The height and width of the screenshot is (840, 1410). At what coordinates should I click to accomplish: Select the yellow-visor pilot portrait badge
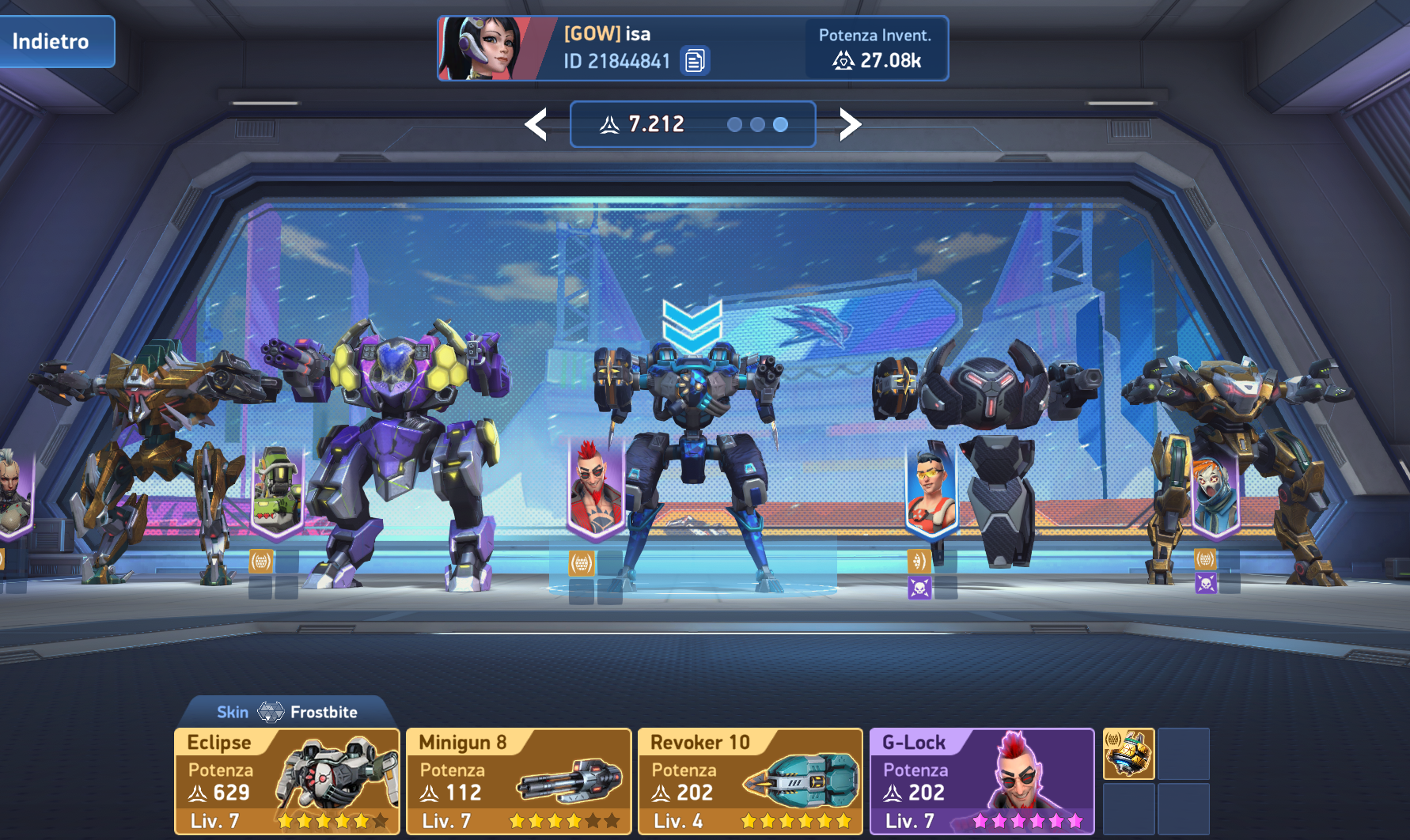[931, 490]
